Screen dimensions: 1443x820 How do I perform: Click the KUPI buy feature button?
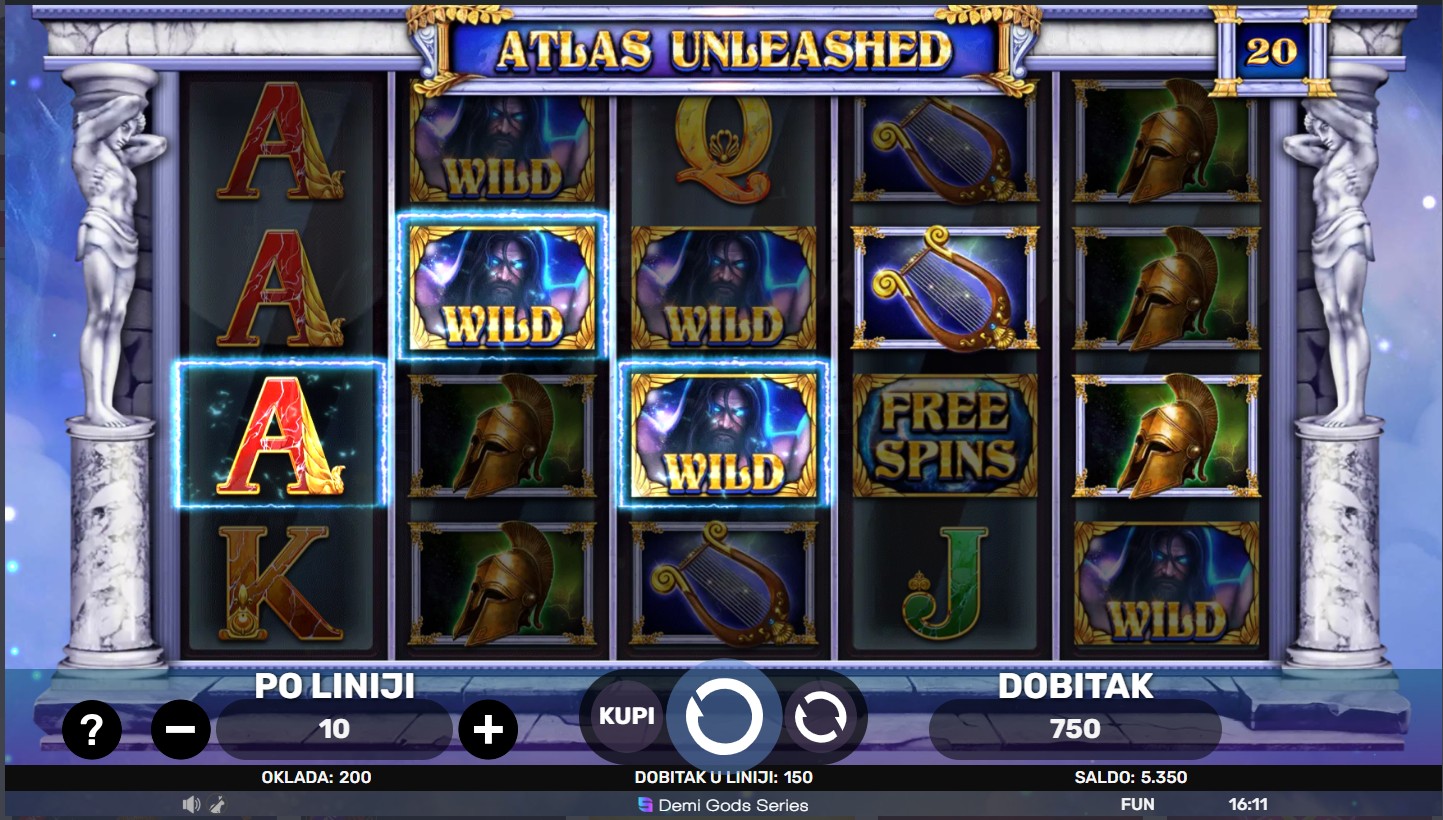tap(626, 716)
